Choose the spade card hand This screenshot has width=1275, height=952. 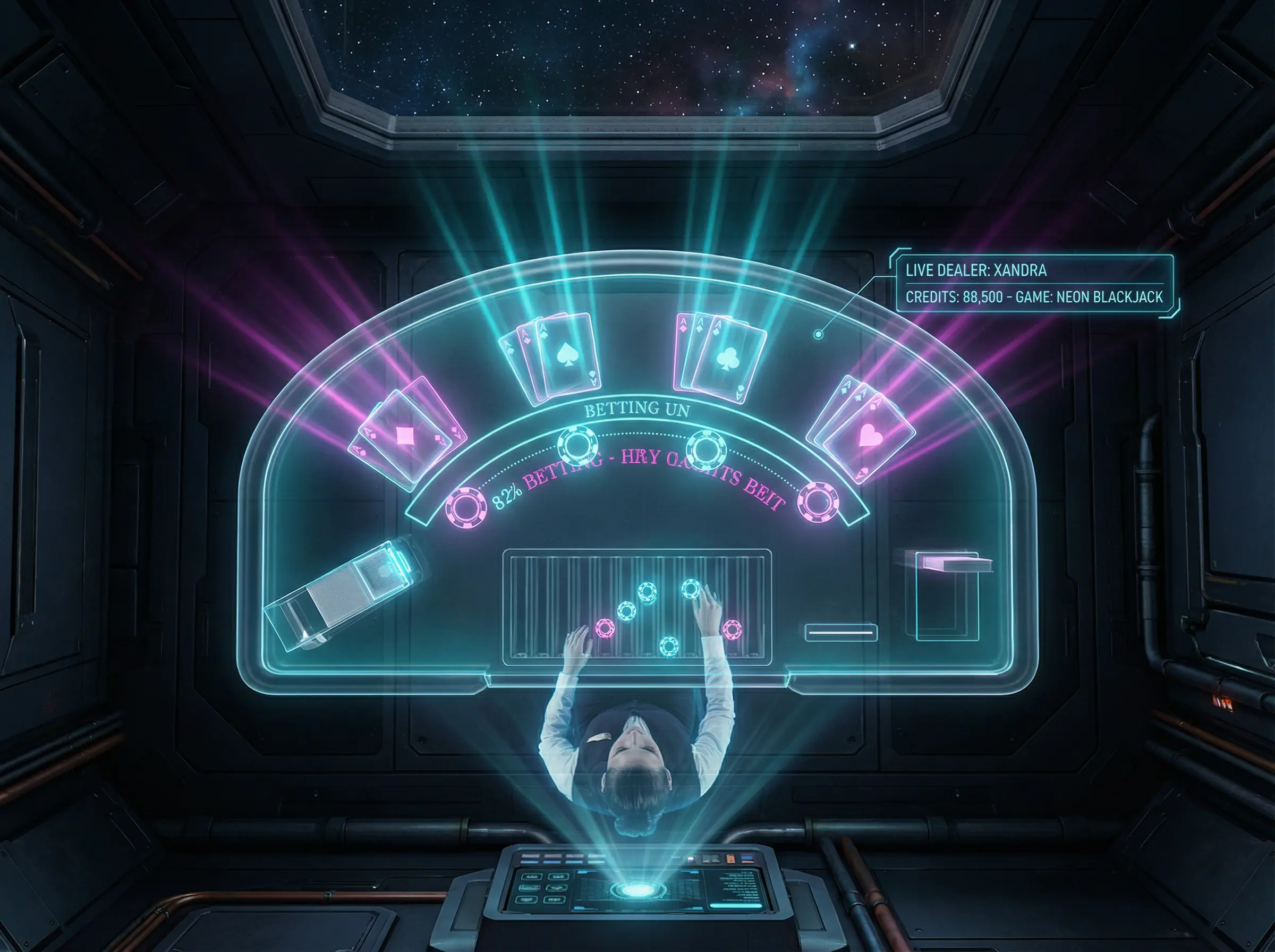click(x=554, y=356)
